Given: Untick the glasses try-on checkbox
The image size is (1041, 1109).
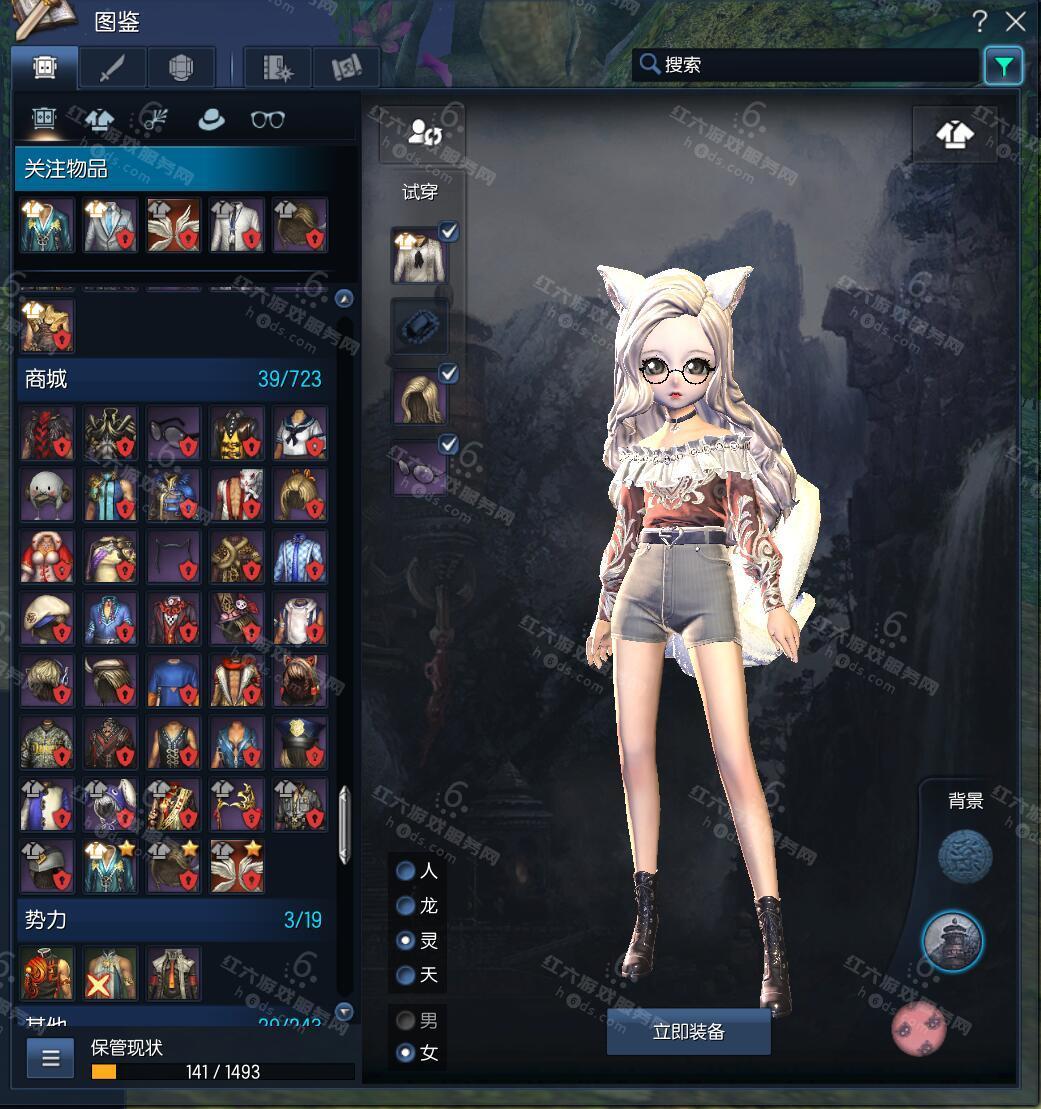Looking at the screenshot, I should coord(449,444).
